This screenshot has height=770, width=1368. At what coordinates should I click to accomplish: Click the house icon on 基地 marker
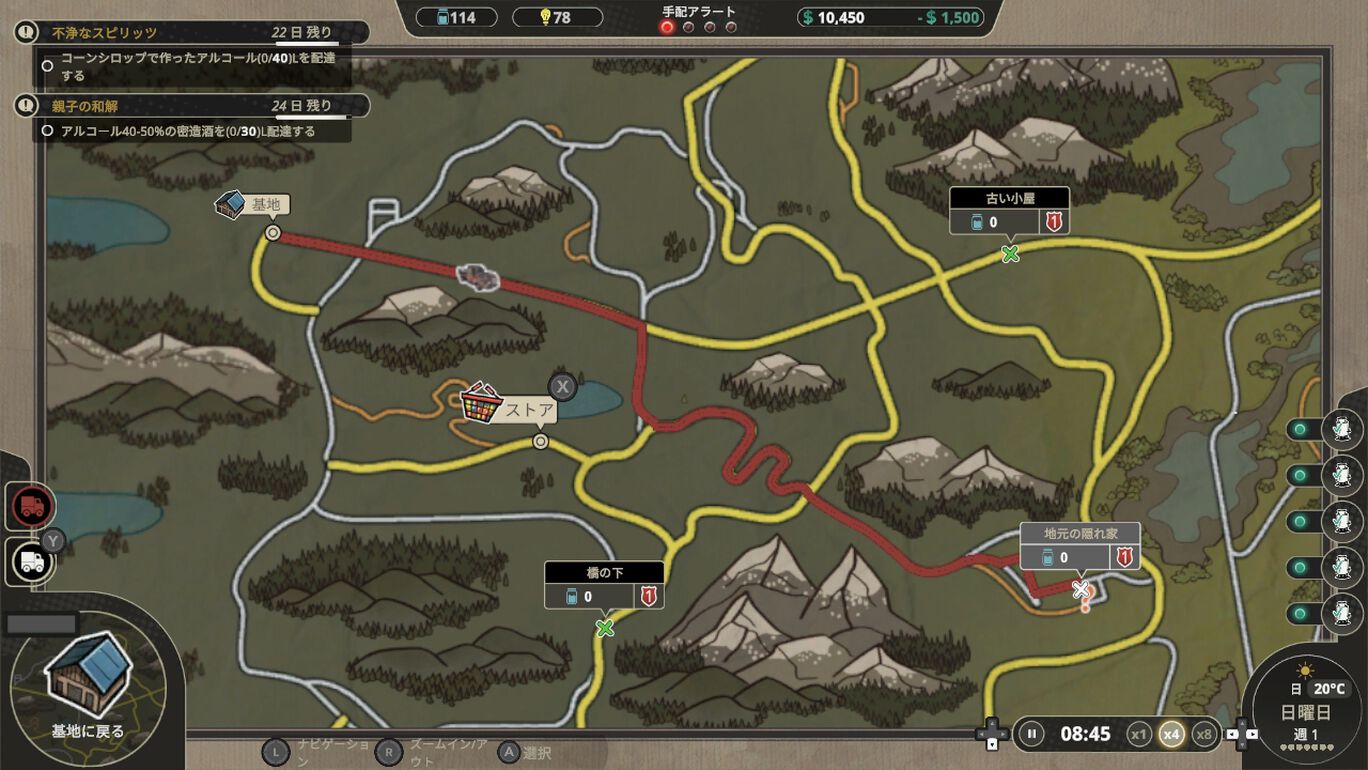tap(231, 203)
